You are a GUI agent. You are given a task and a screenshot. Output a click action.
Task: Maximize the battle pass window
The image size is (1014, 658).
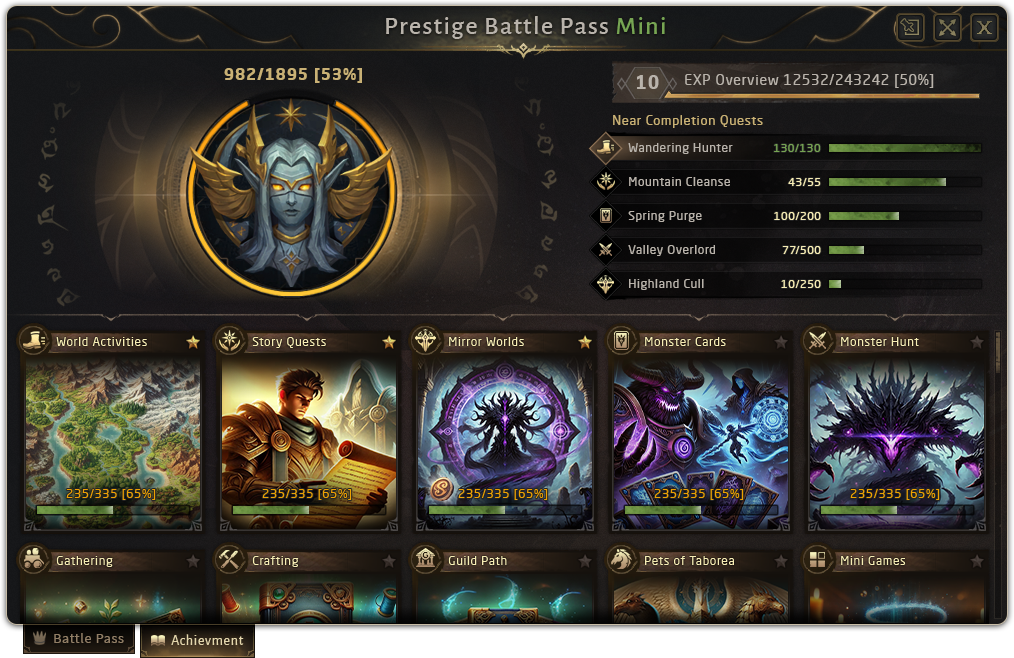point(947,28)
